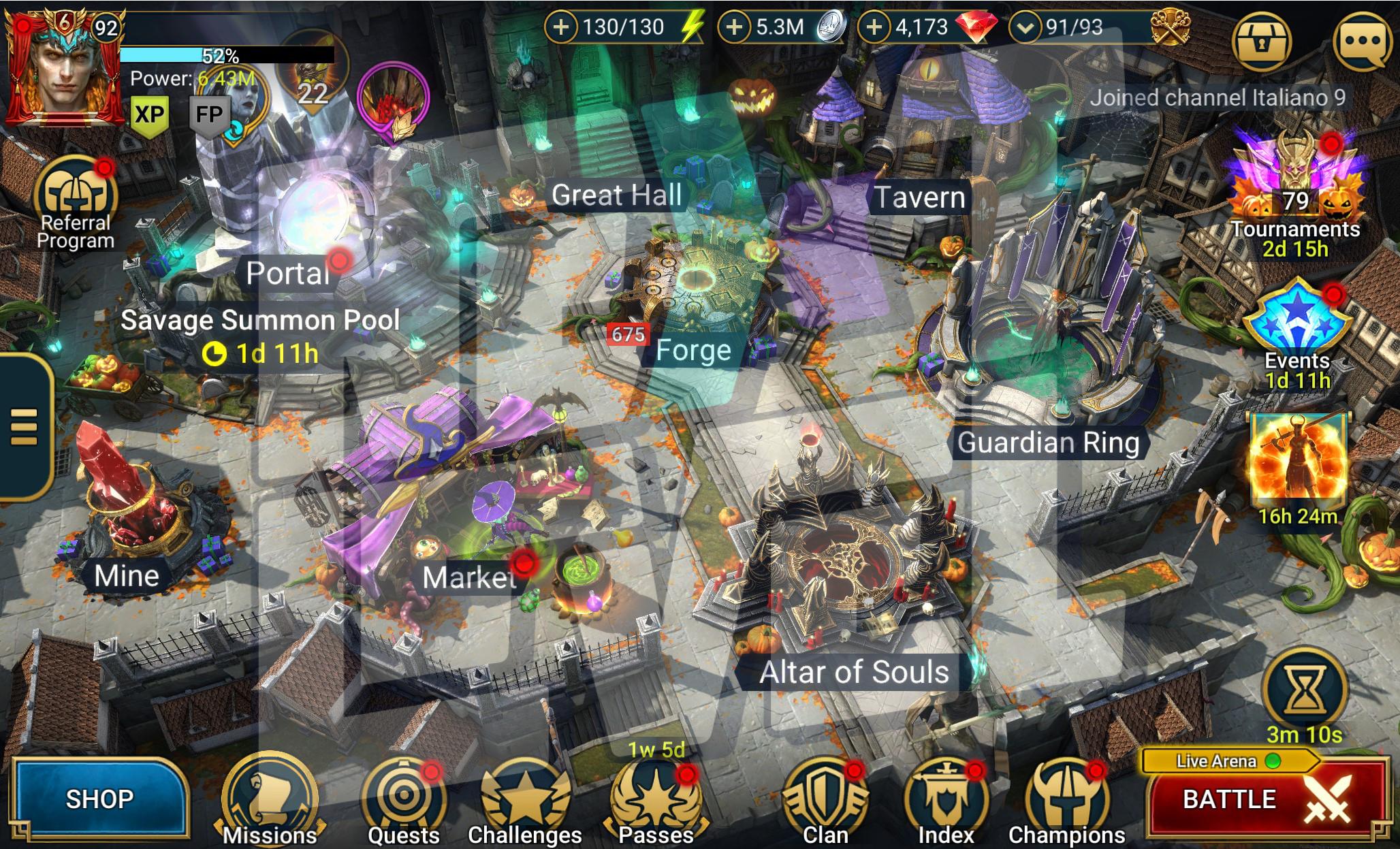The width and height of the screenshot is (1400, 849).
Task: Open the Events panel
Action: (1296, 327)
